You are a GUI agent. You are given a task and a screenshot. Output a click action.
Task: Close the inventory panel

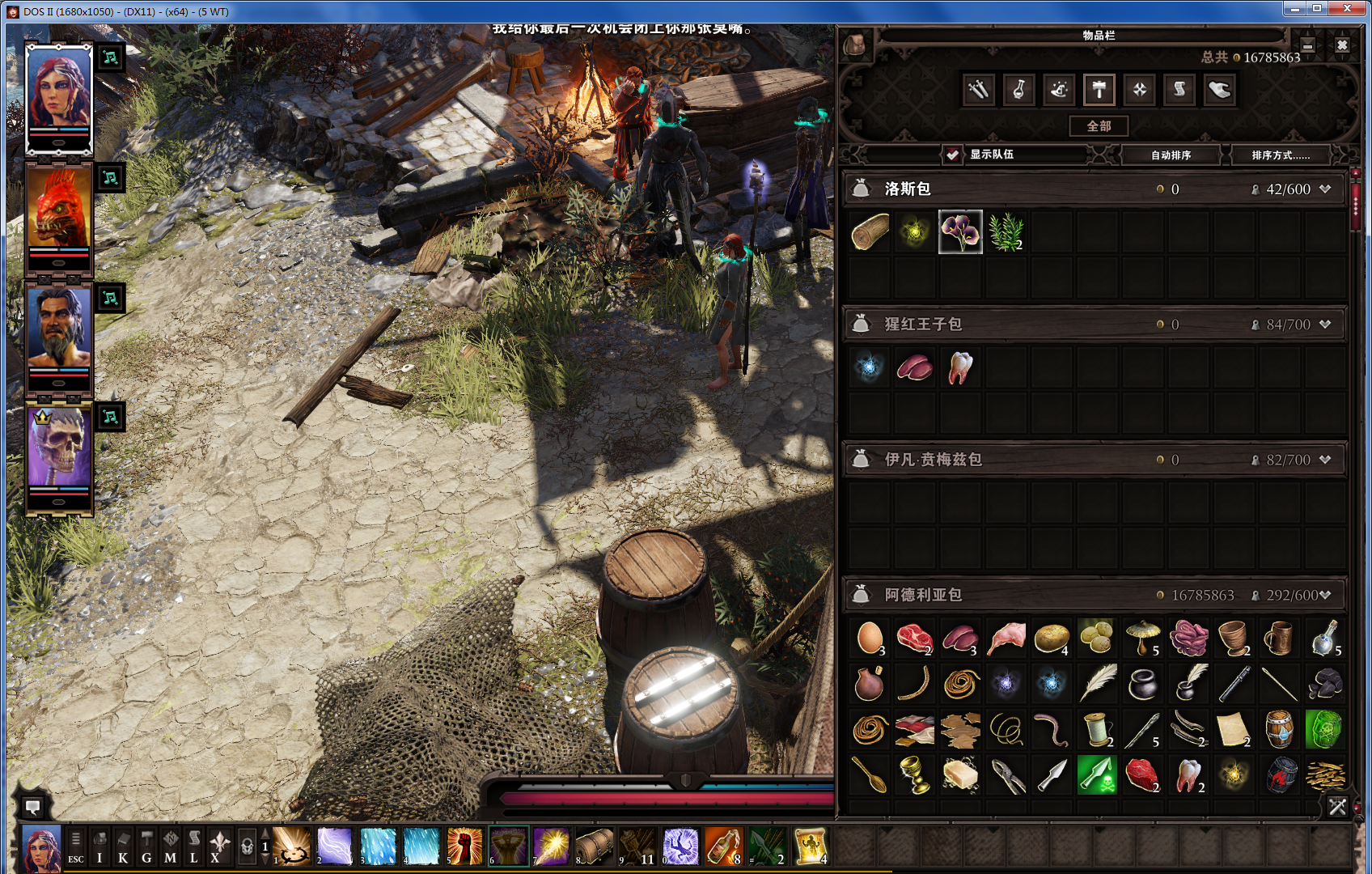(1342, 45)
